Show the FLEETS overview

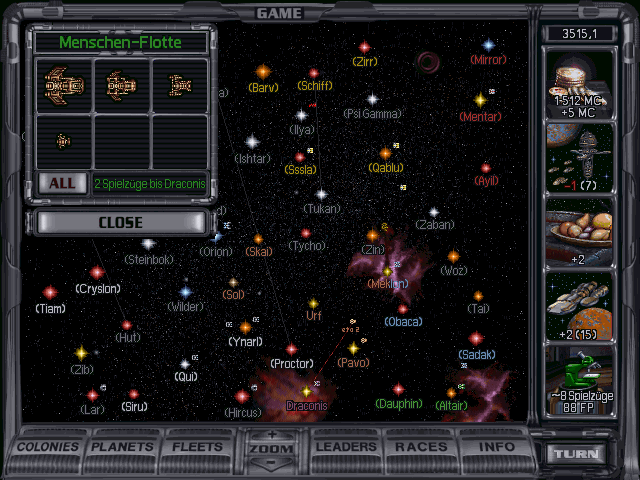coord(197,446)
